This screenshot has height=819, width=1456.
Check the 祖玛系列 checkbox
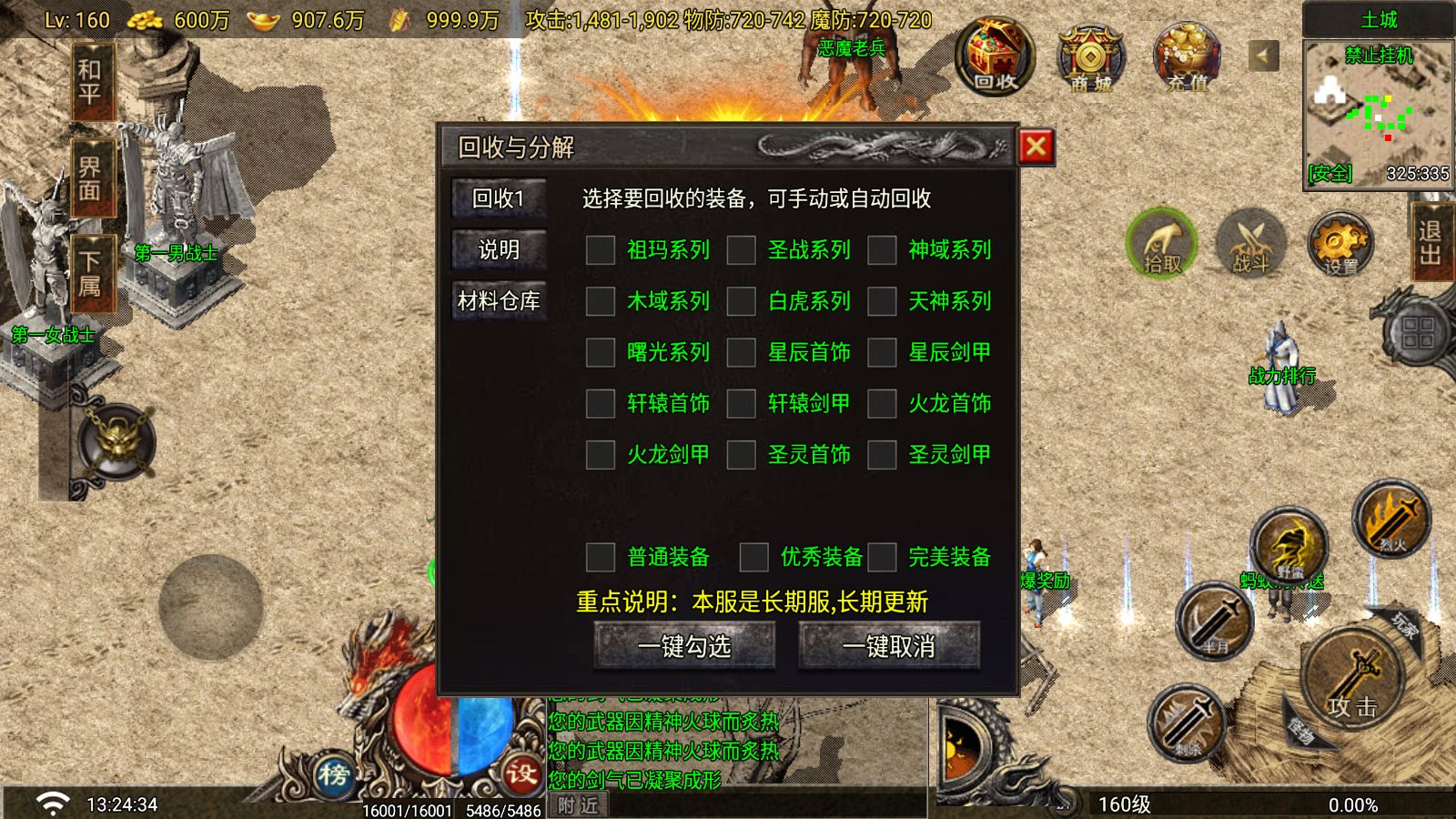601,250
